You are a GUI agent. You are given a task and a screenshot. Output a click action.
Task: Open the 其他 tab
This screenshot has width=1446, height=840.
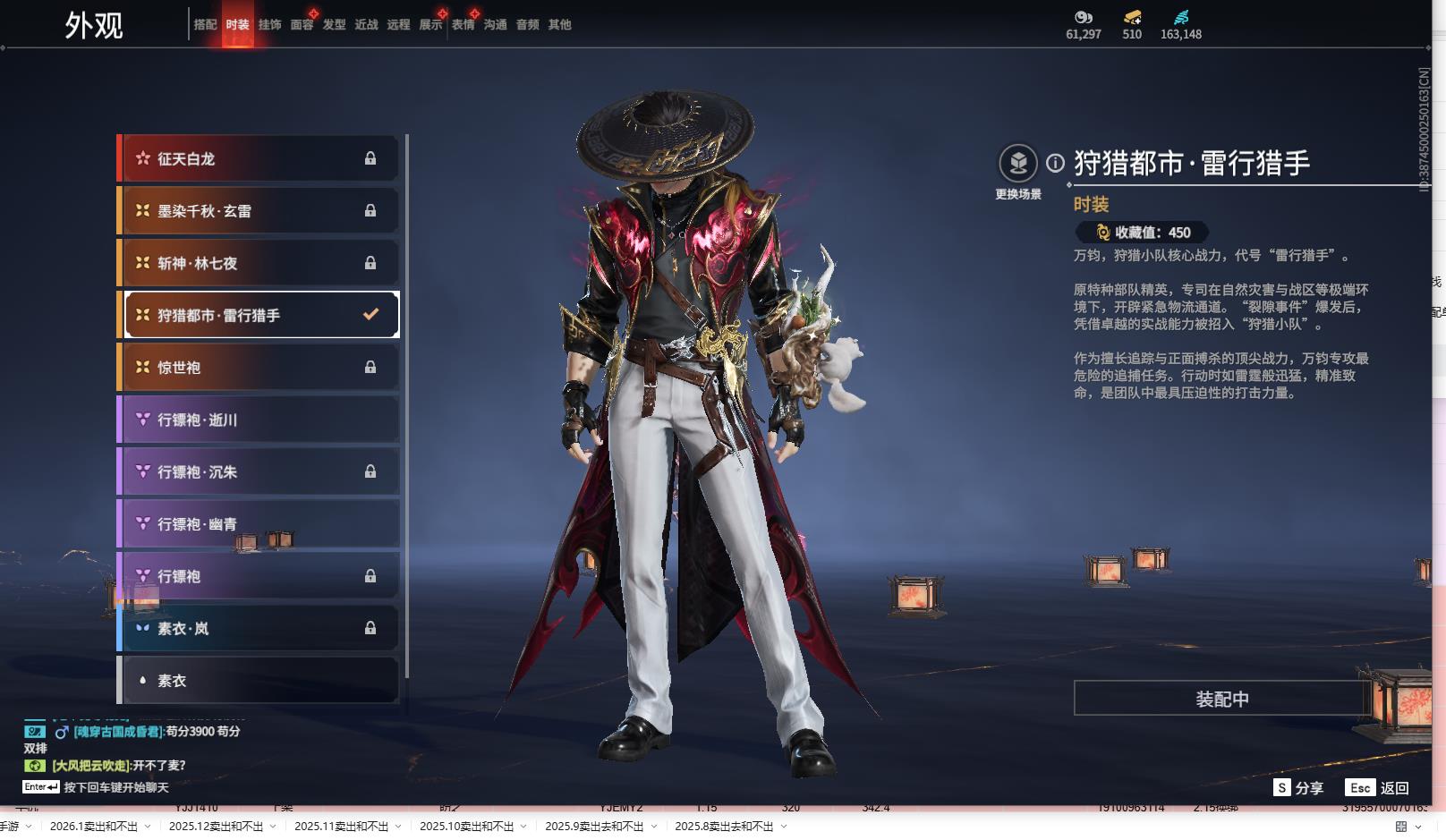click(x=559, y=25)
